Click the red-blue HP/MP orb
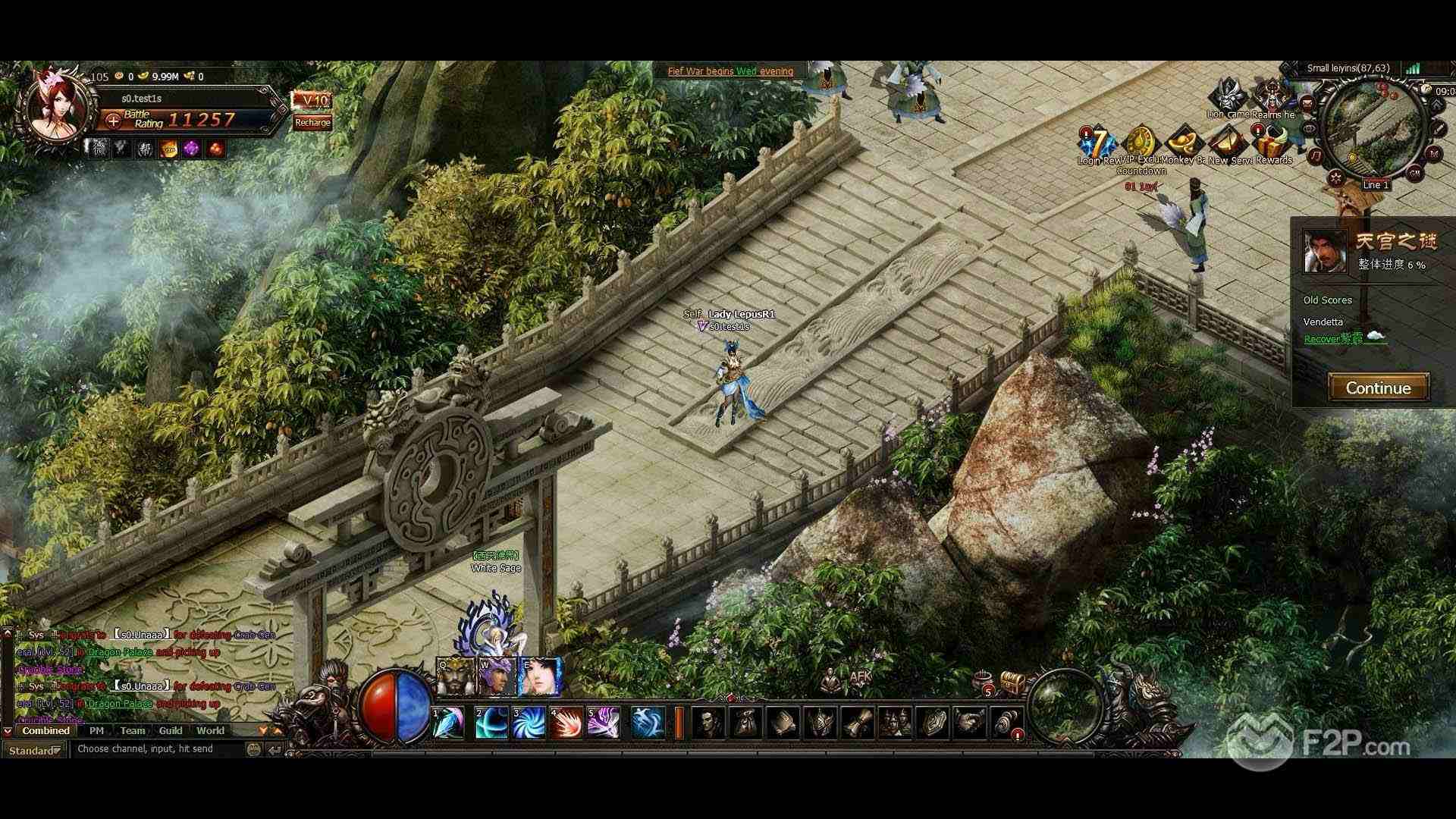1456x819 pixels. point(394,705)
